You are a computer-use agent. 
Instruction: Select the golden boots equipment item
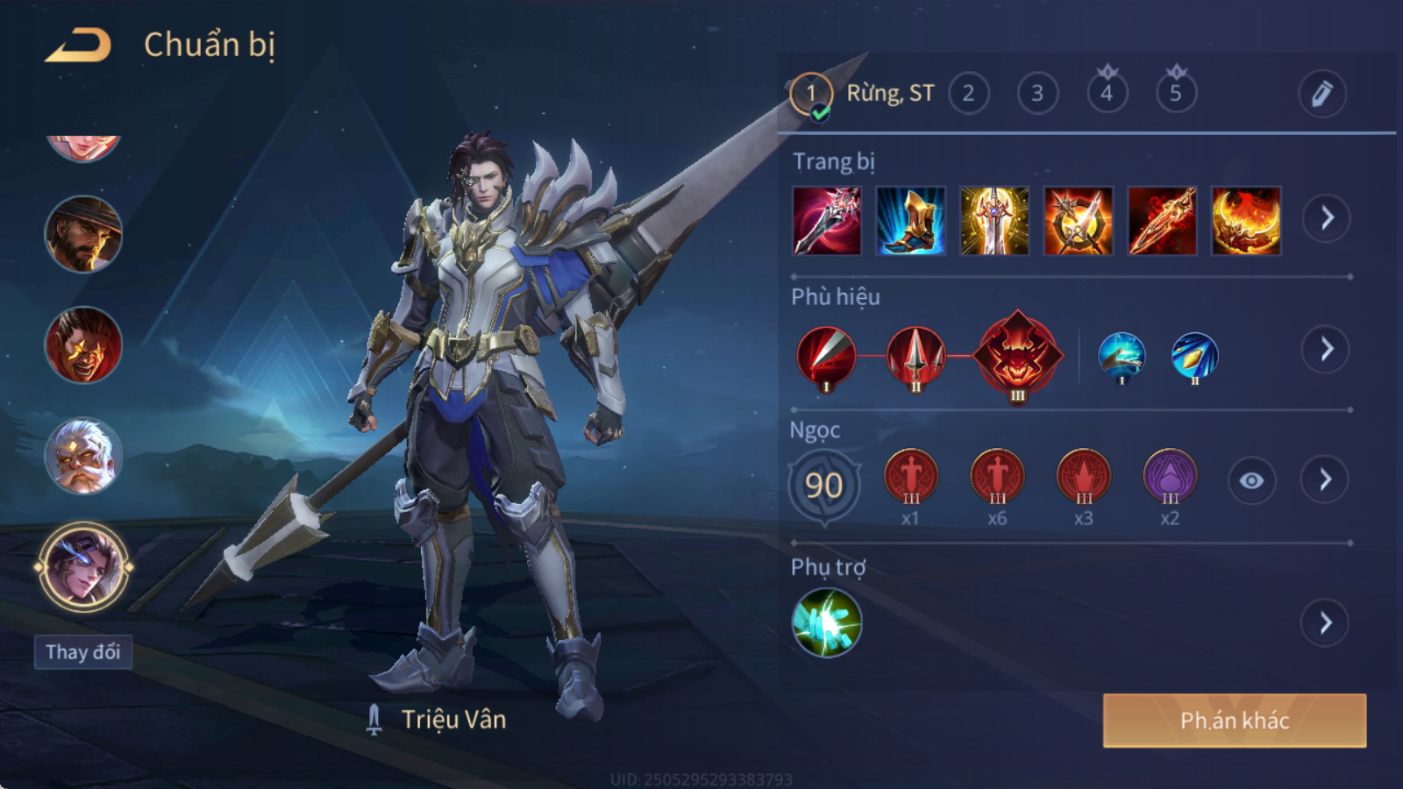tap(910, 220)
